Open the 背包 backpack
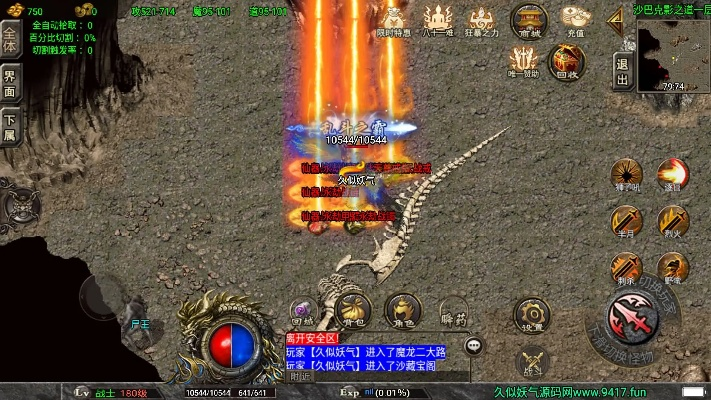This screenshot has height=400, width=711. (352, 309)
